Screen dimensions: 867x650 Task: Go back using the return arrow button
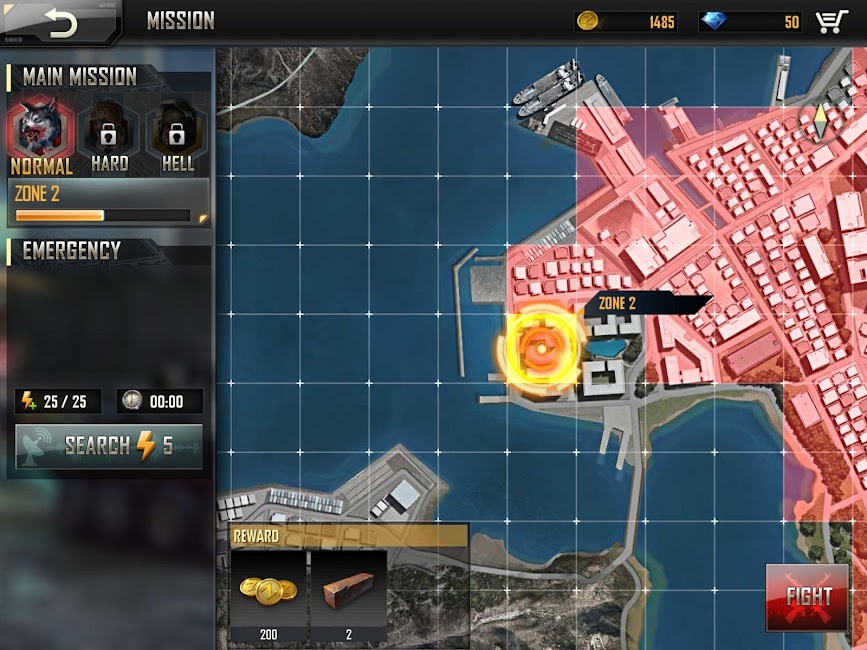[60, 22]
